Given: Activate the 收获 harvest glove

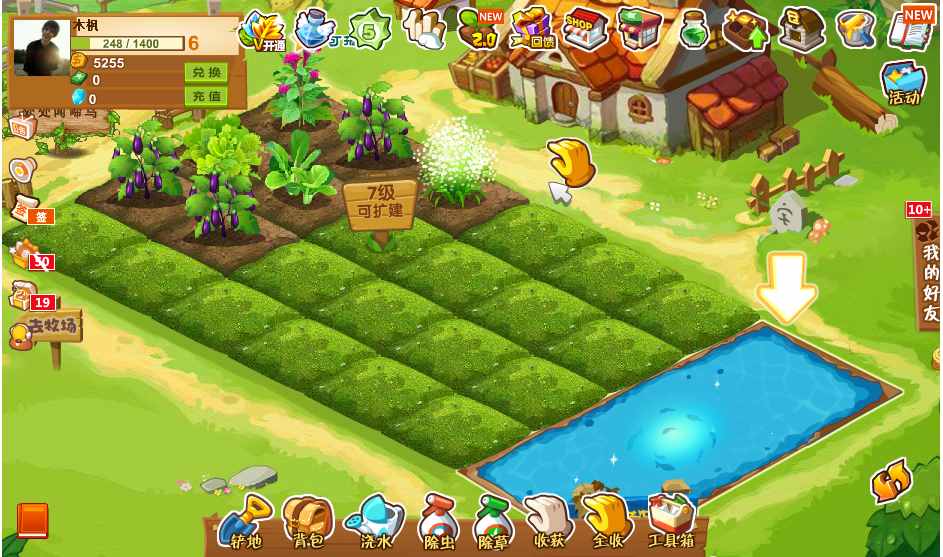Looking at the screenshot, I should coord(549,522).
